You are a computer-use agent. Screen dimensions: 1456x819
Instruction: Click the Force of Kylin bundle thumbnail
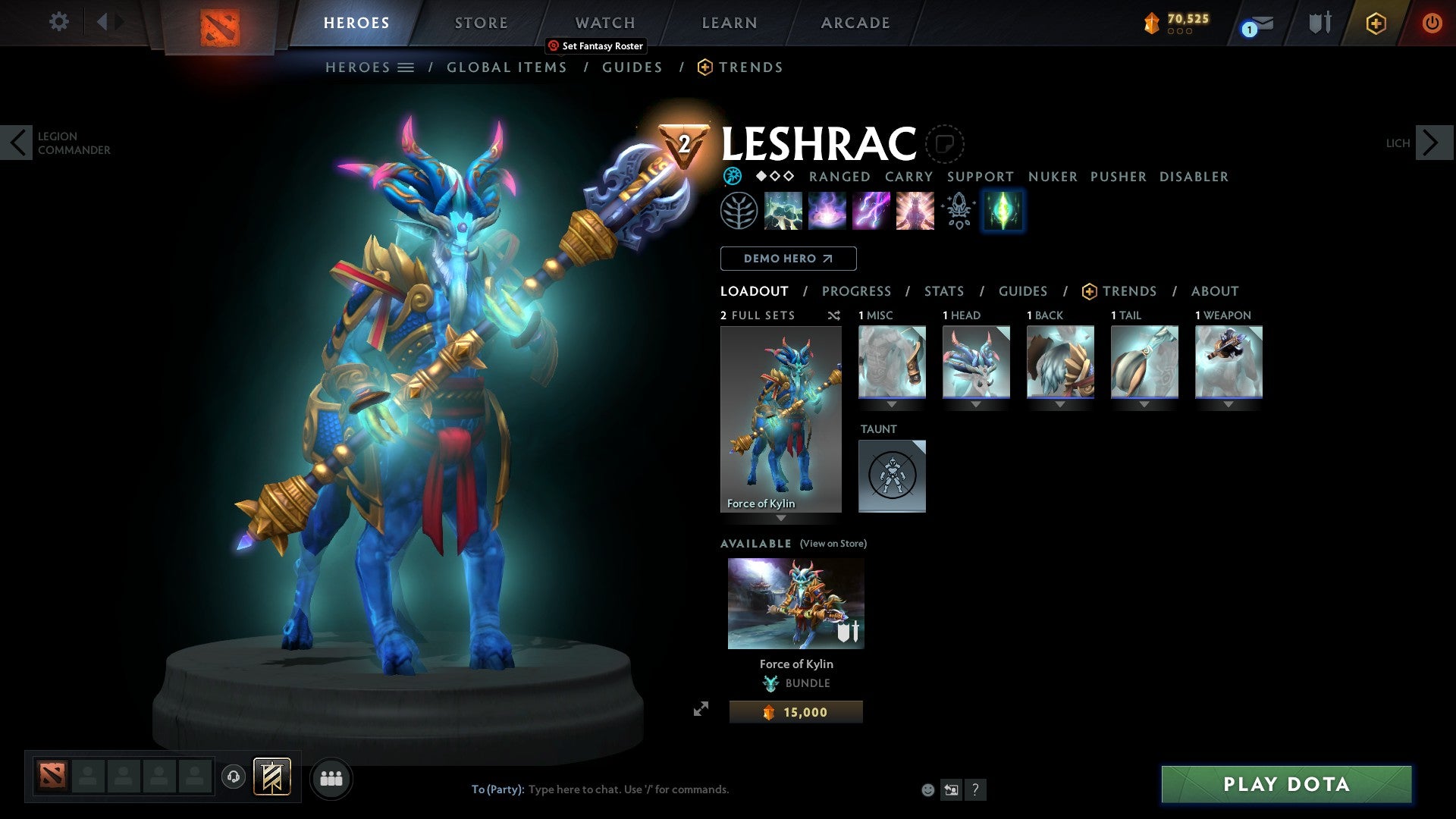tap(795, 603)
